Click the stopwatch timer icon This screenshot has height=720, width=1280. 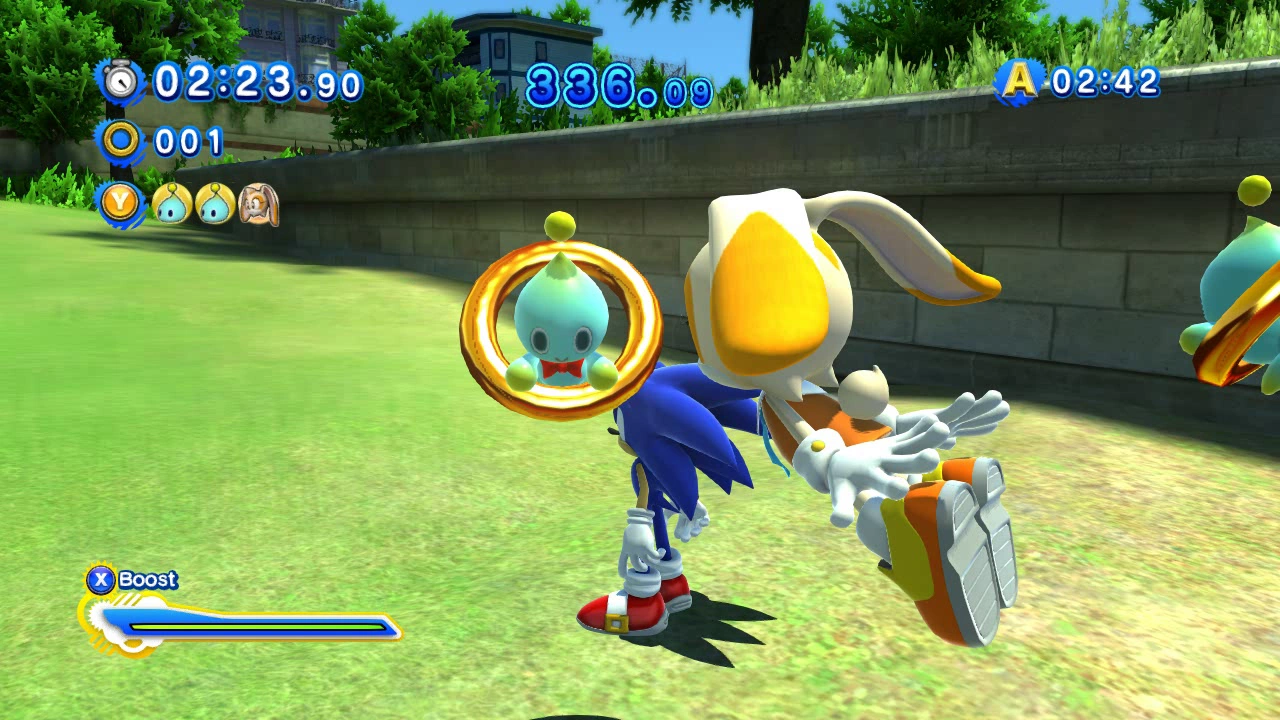pyautogui.click(x=121, y=81)
